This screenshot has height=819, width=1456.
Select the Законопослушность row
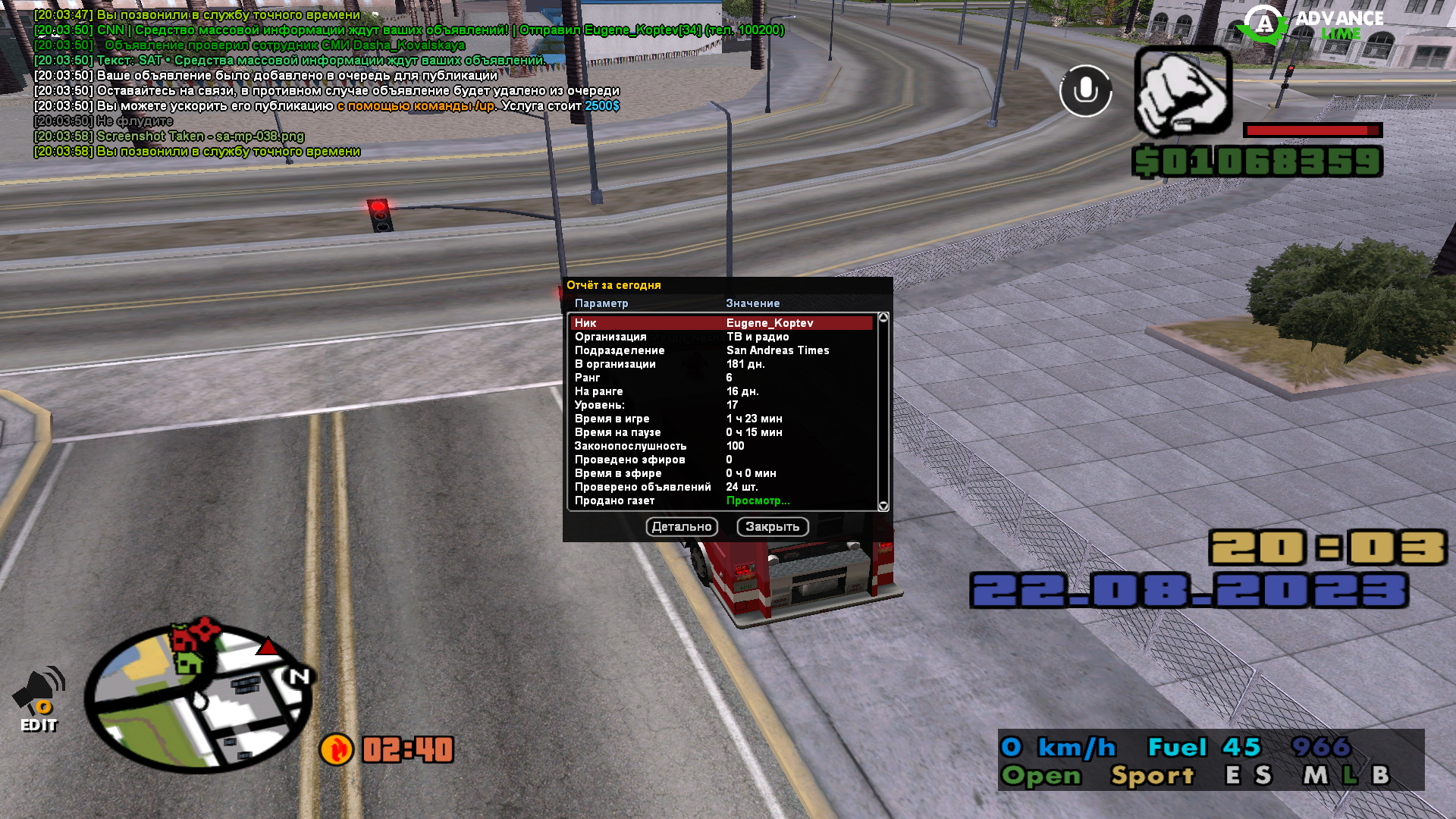720,446
